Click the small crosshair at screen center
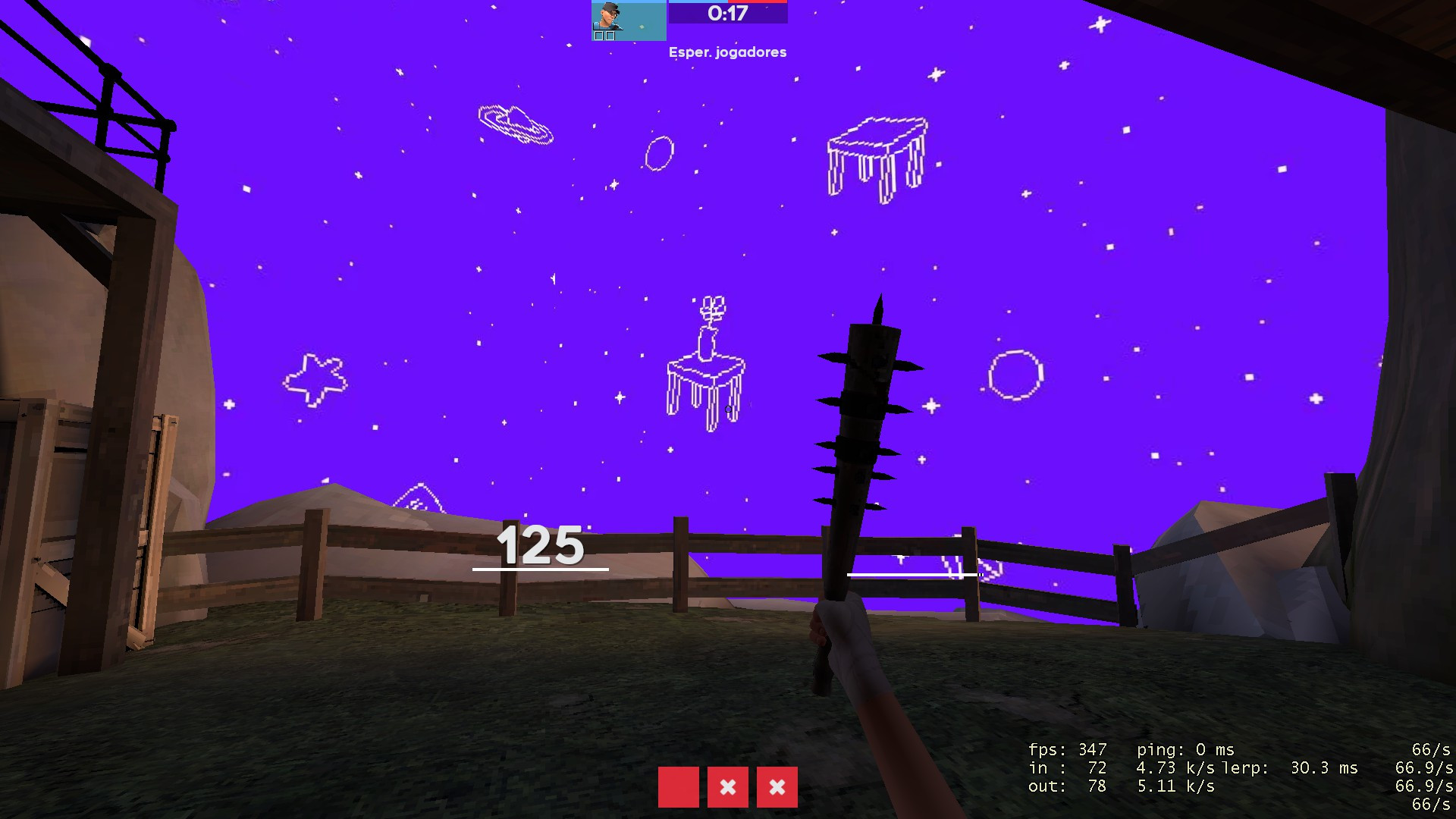 click(728, 409)
